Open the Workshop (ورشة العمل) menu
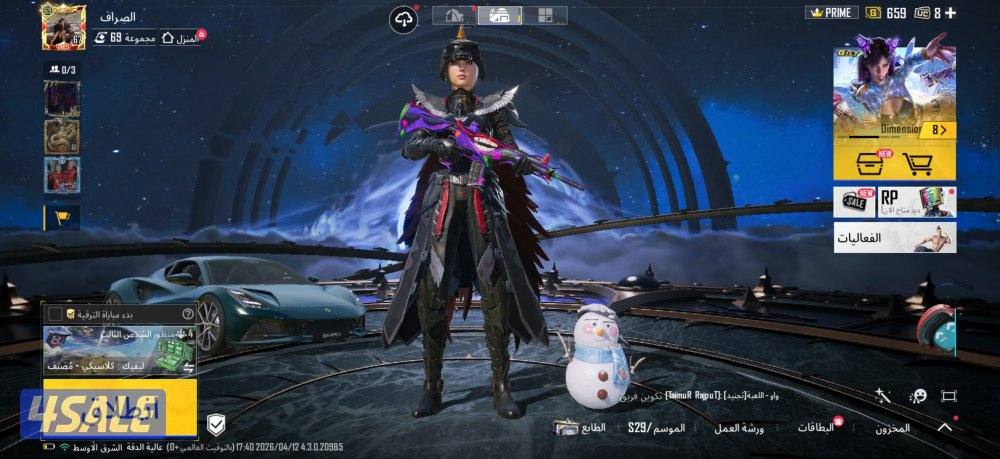Viewport: 1000px width, 459px height. tap(738, 428)
